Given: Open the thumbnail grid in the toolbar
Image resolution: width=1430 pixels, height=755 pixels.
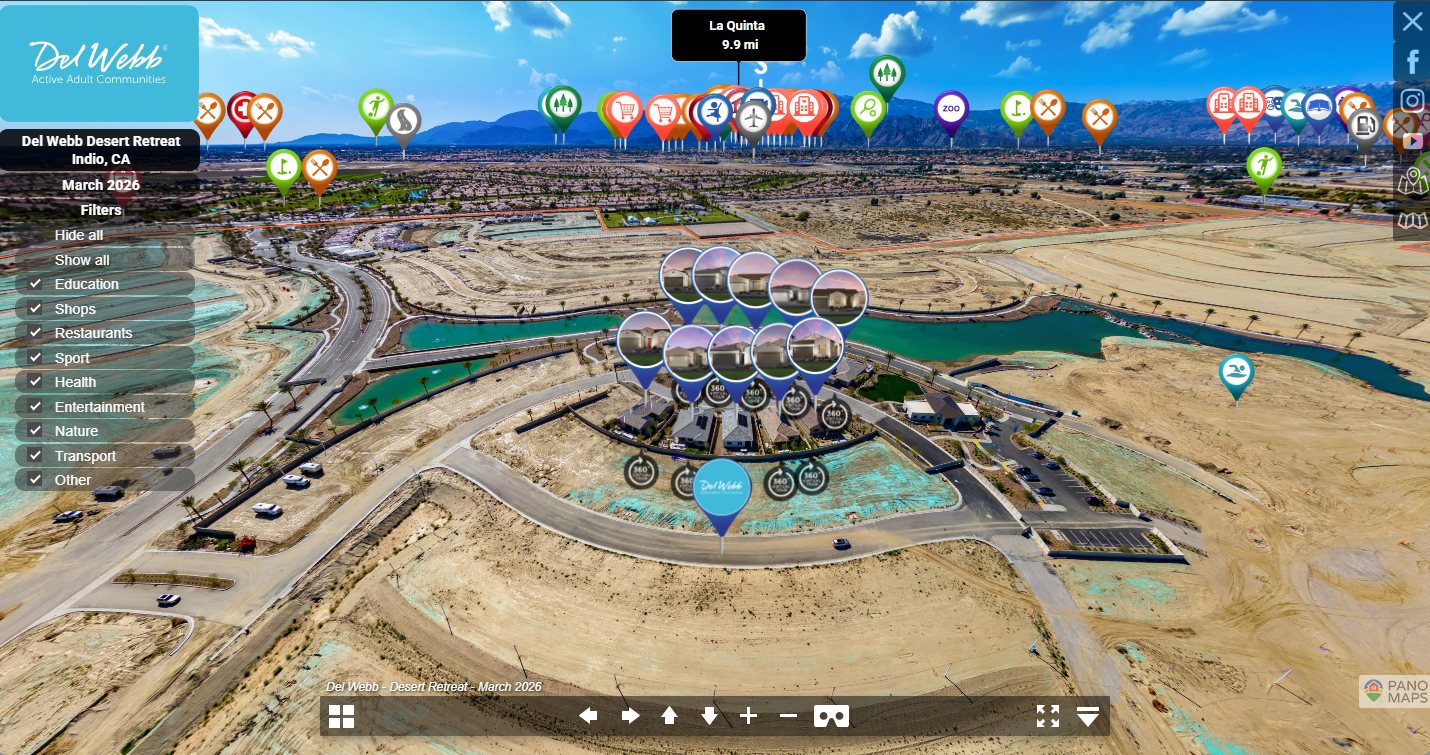Looking at the screenshot, I should [x=342, y=716].
